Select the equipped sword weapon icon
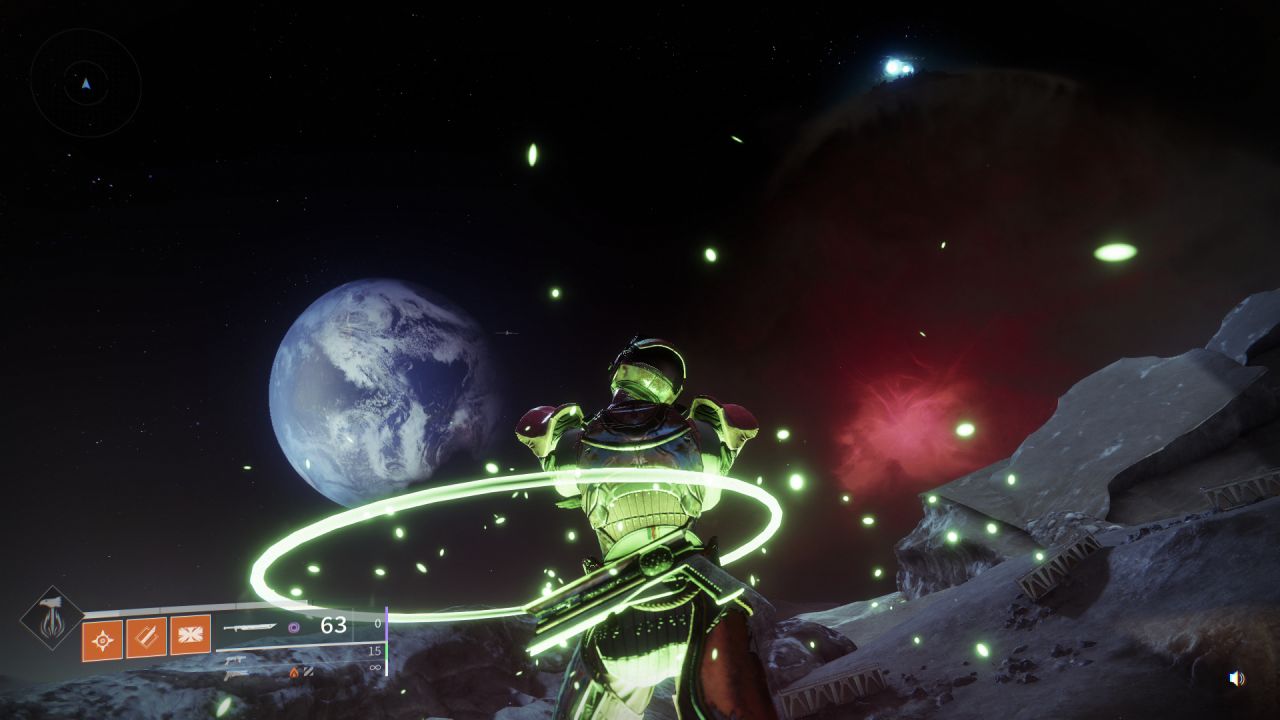This screenshot has width=1280, height=720. pos(250,627)
